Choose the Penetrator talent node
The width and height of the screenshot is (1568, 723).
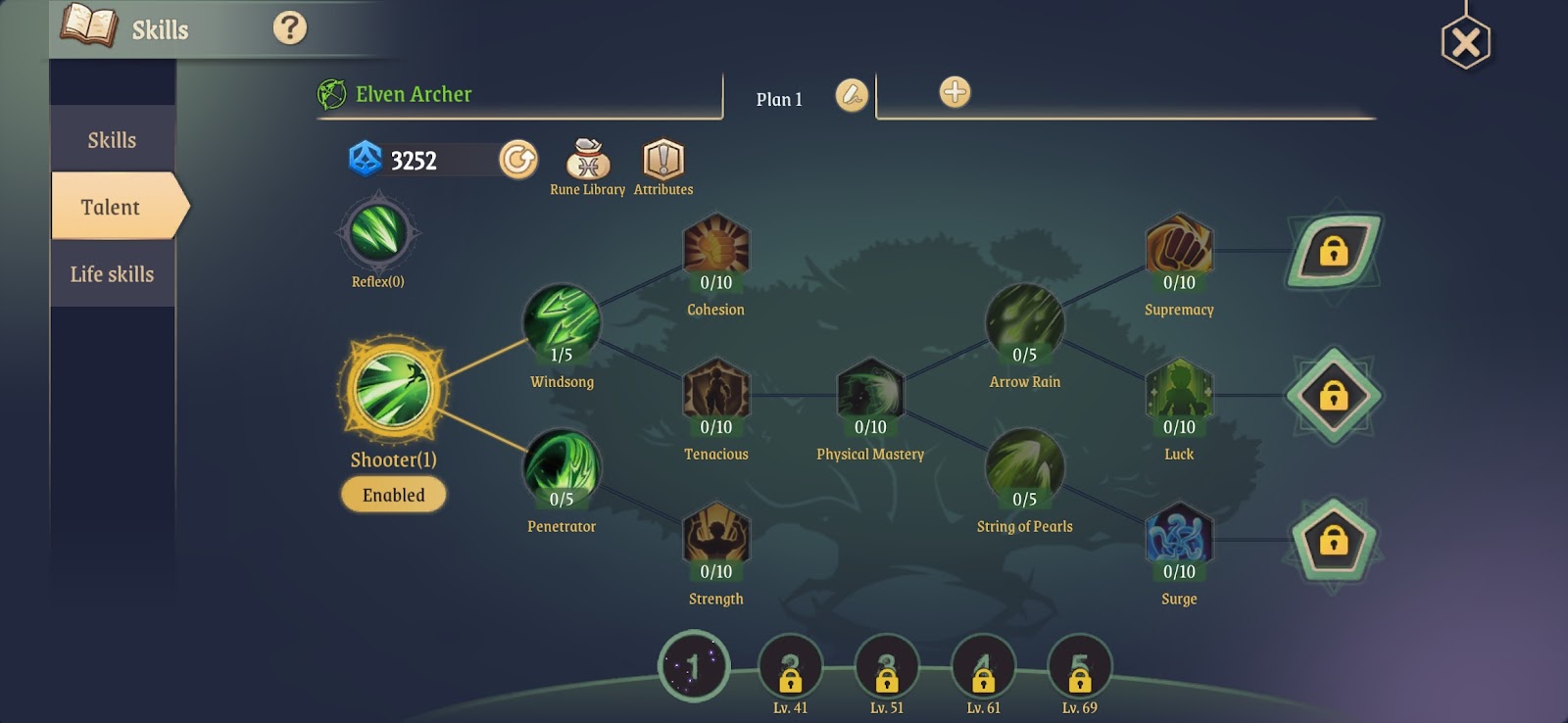point(562,466)
